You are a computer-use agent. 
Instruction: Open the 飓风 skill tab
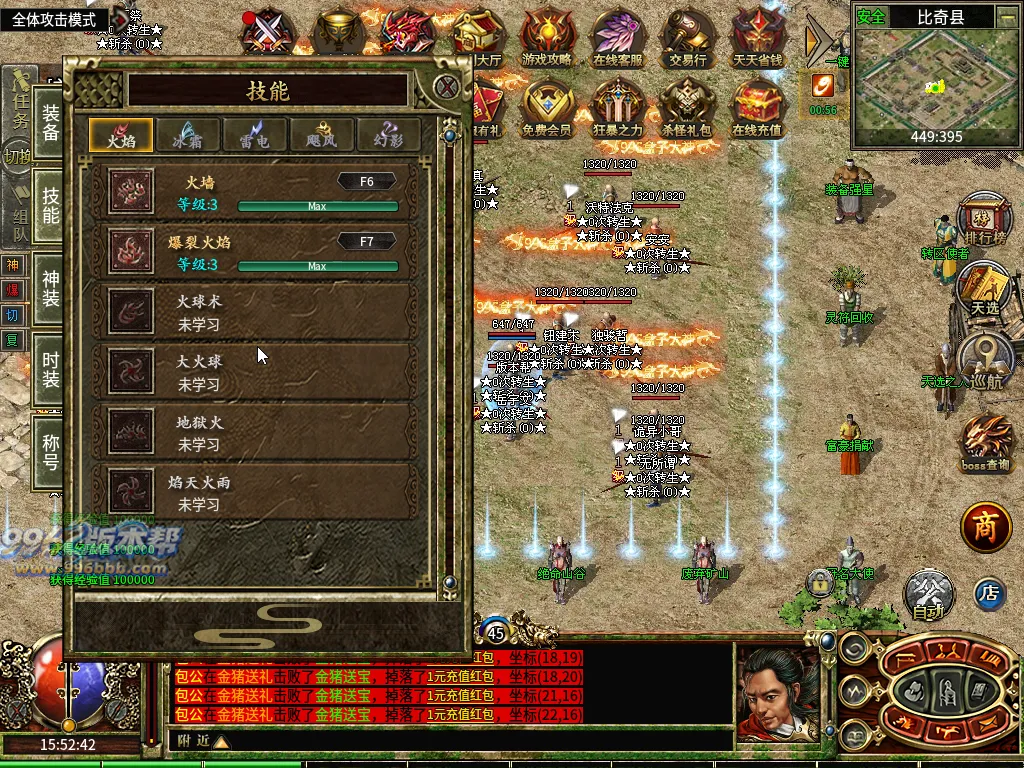[322, 135]
